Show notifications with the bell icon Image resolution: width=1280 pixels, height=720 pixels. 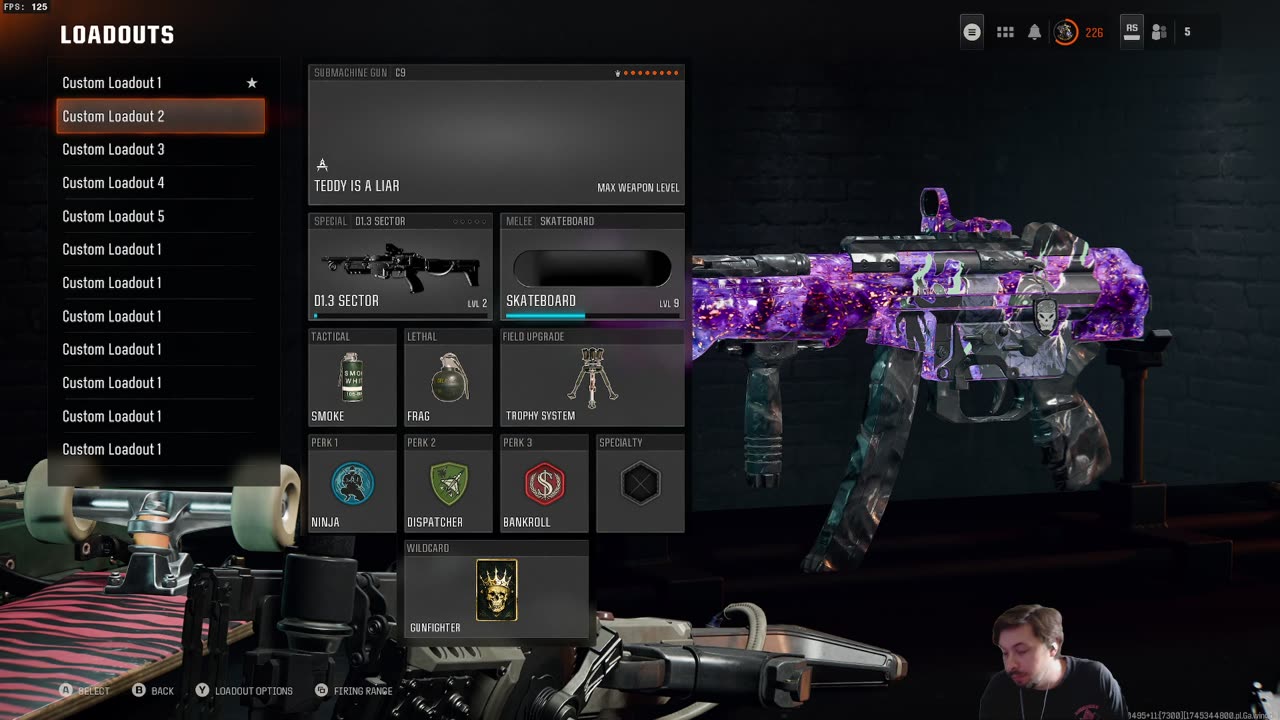pyautogui.click(x=1035, y=32)
